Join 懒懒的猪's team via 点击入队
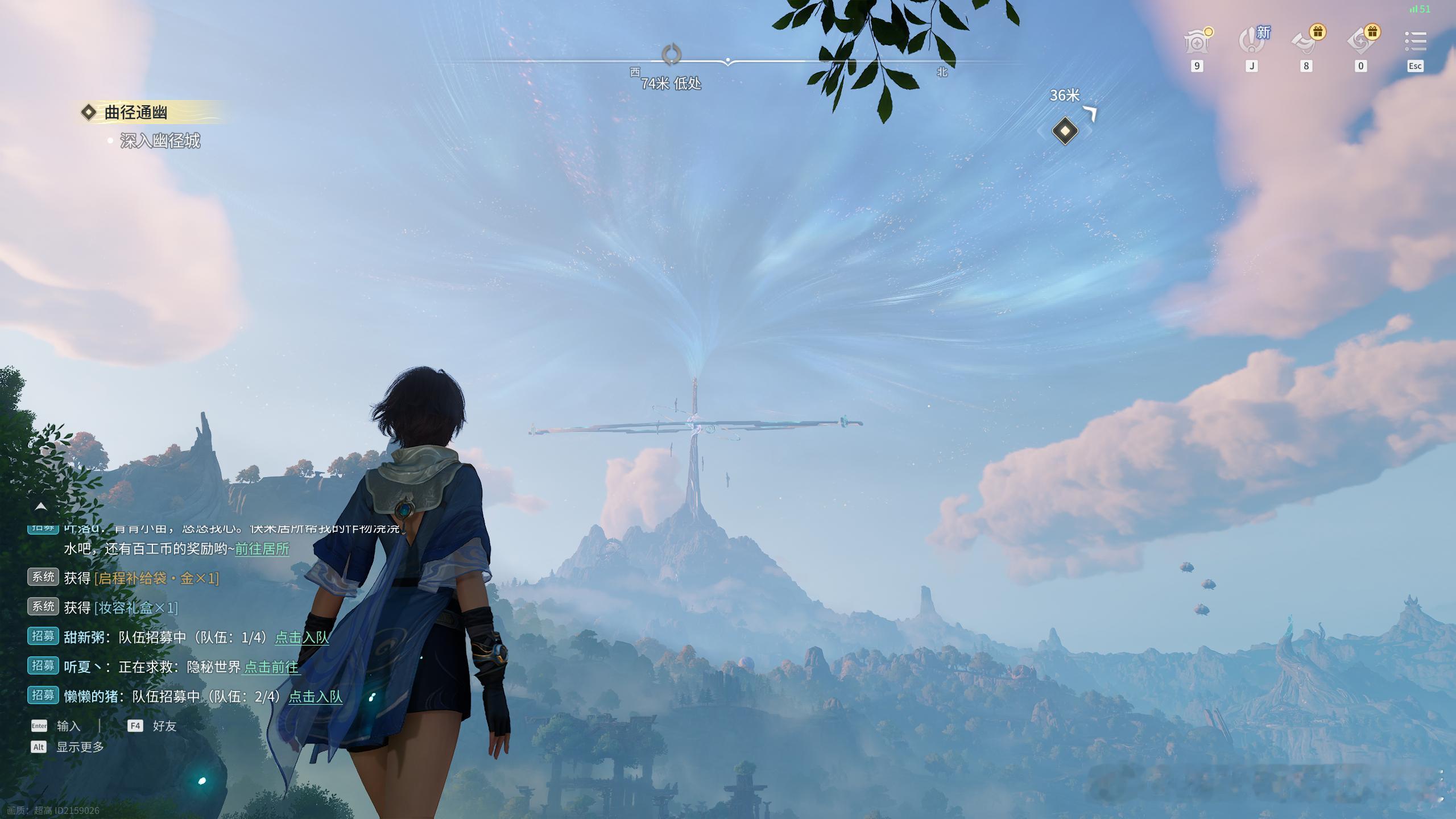 [316, 697]
